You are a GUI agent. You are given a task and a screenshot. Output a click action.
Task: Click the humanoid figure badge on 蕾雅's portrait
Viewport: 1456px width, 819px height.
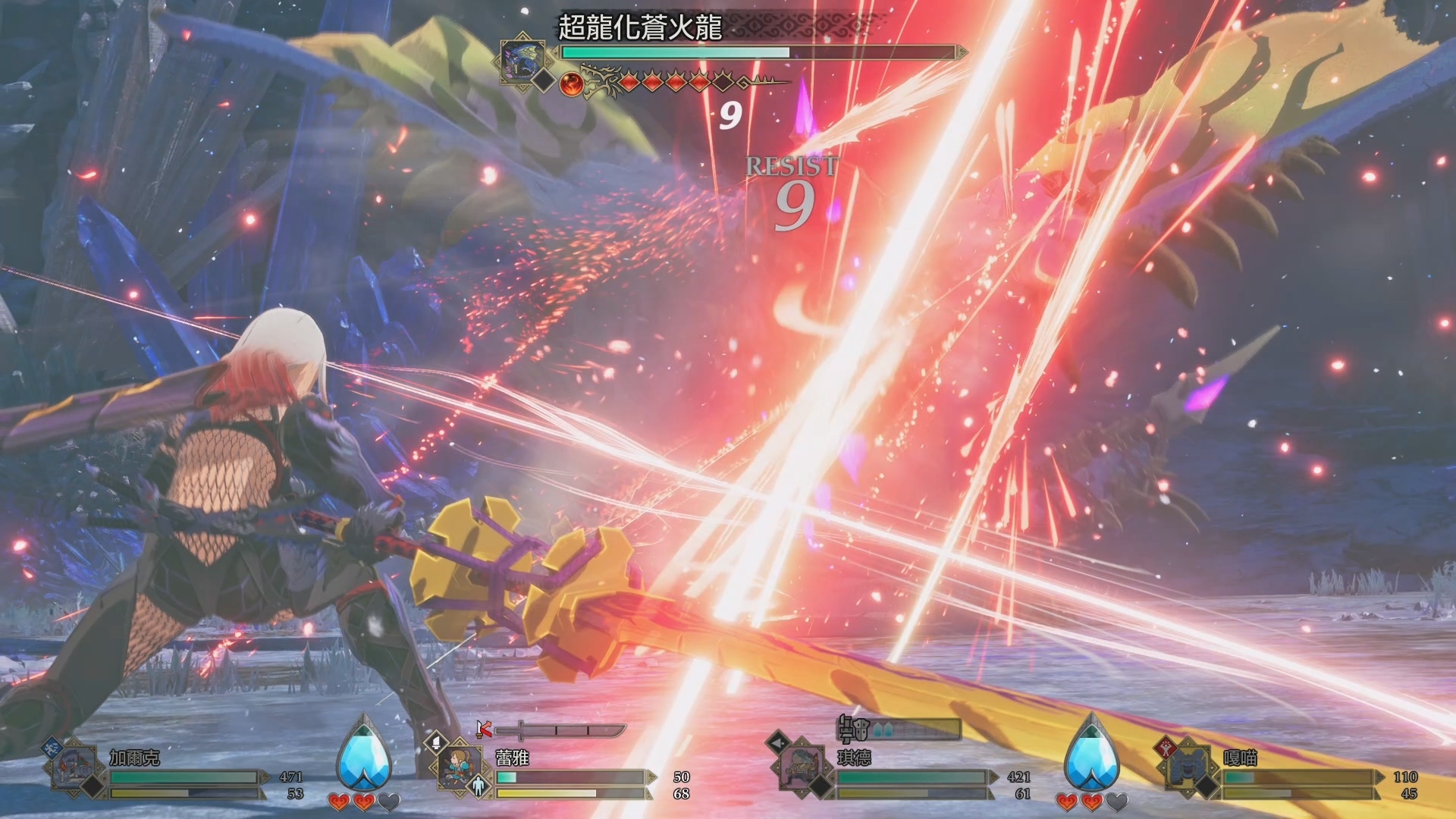tap(478, 786)
